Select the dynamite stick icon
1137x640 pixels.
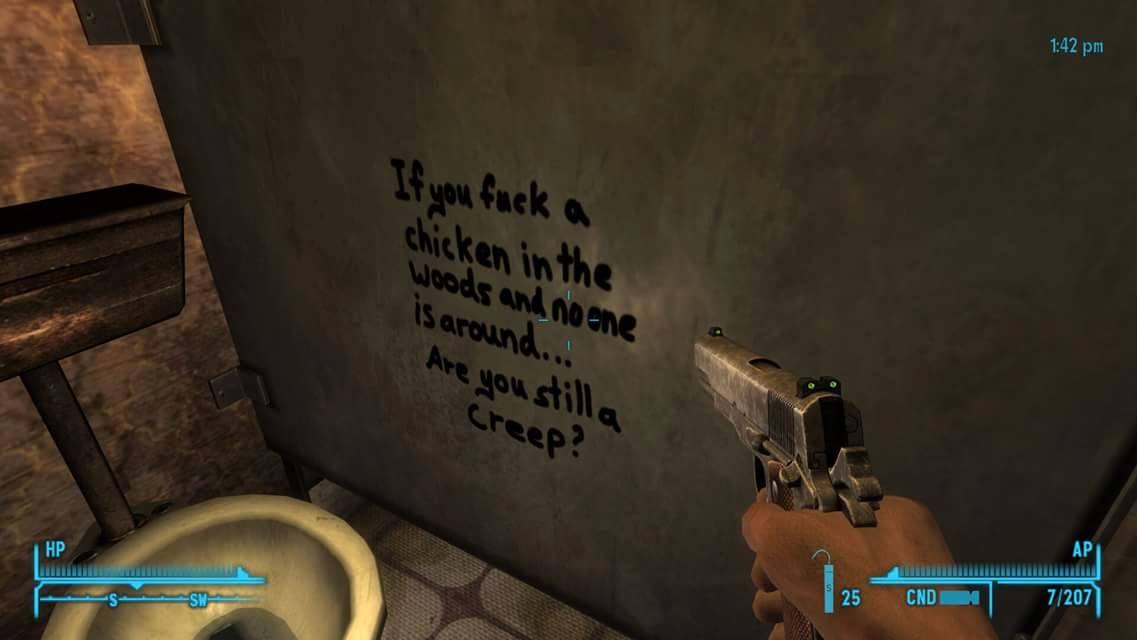point(828,585)
